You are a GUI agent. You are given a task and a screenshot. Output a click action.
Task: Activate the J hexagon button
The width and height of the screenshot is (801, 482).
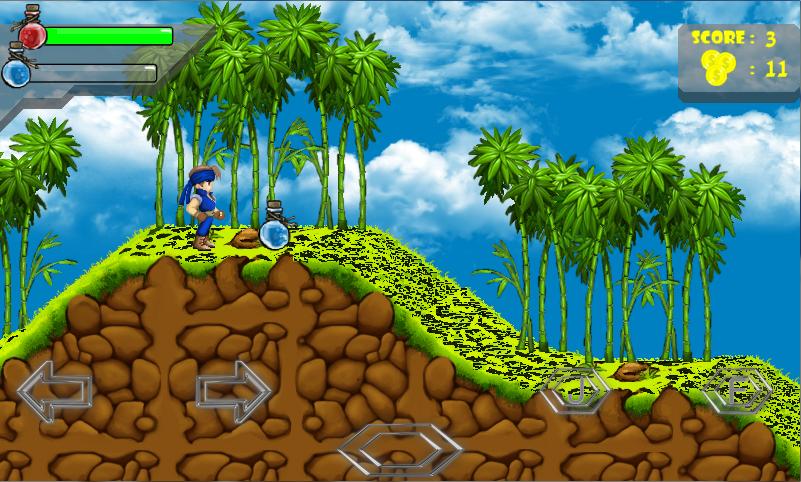coord(574,389)
